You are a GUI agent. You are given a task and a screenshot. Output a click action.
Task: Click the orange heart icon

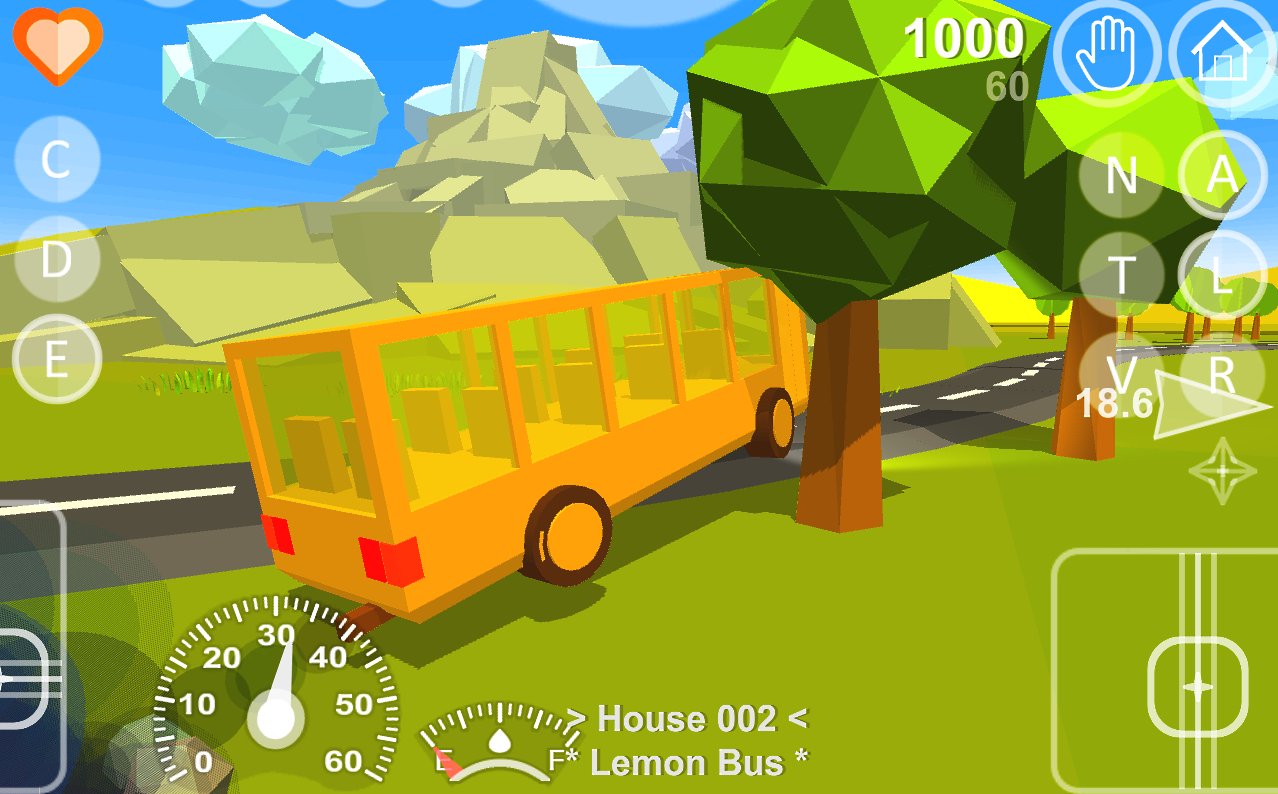pos(58,45)
